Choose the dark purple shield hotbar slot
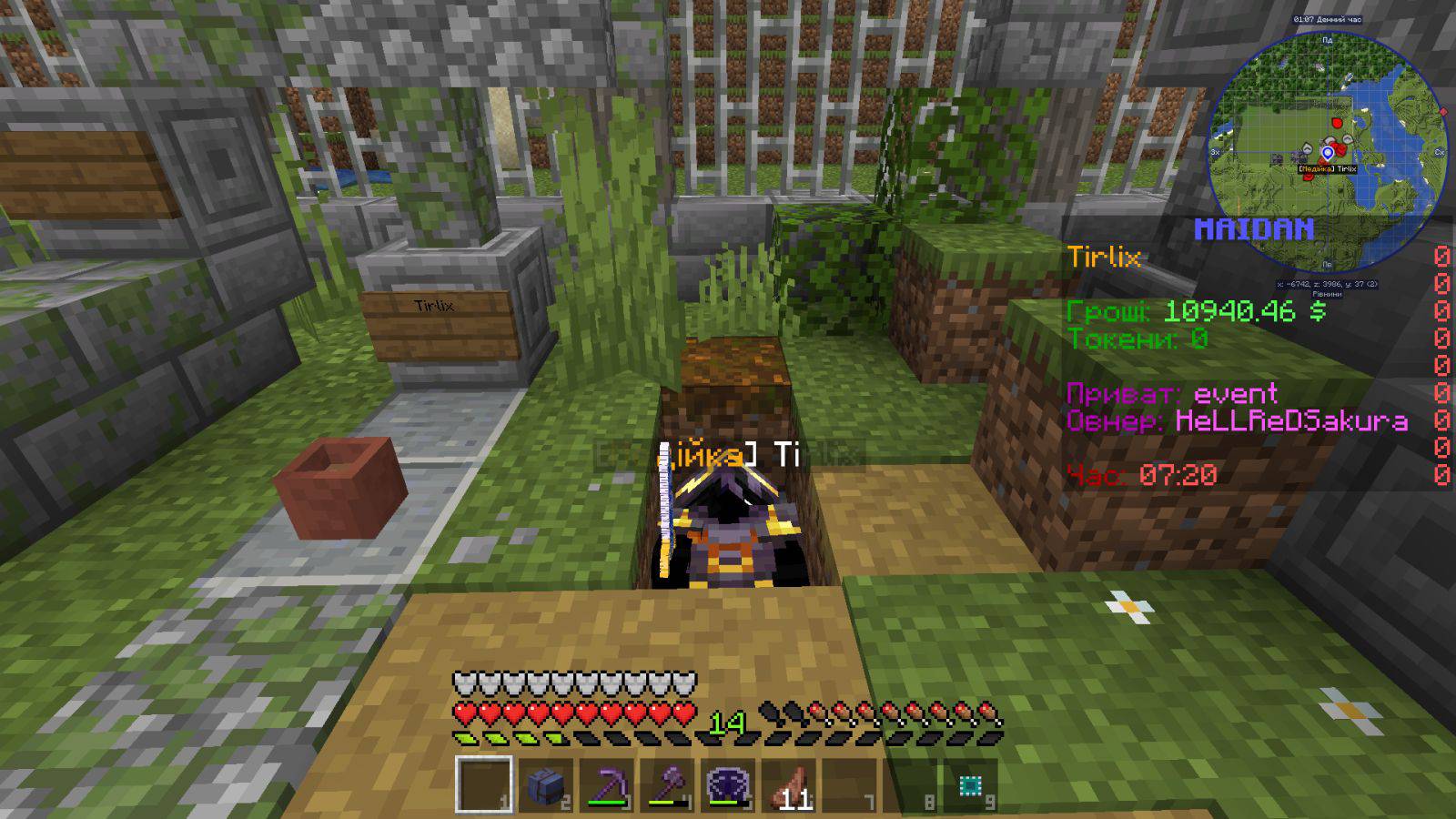 point(728,785)
